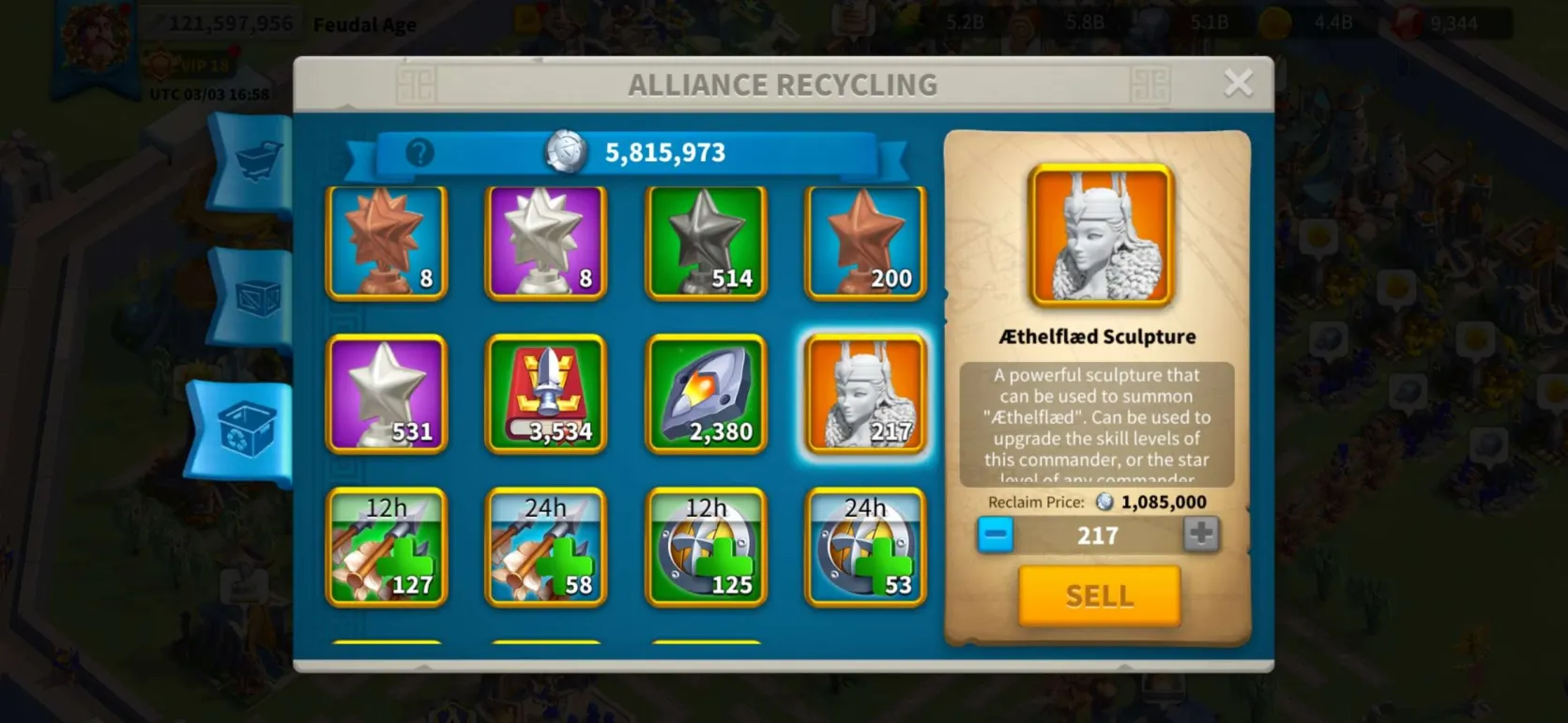
Task: Pick the dark star trophy with 514
Action: (706, 243)
